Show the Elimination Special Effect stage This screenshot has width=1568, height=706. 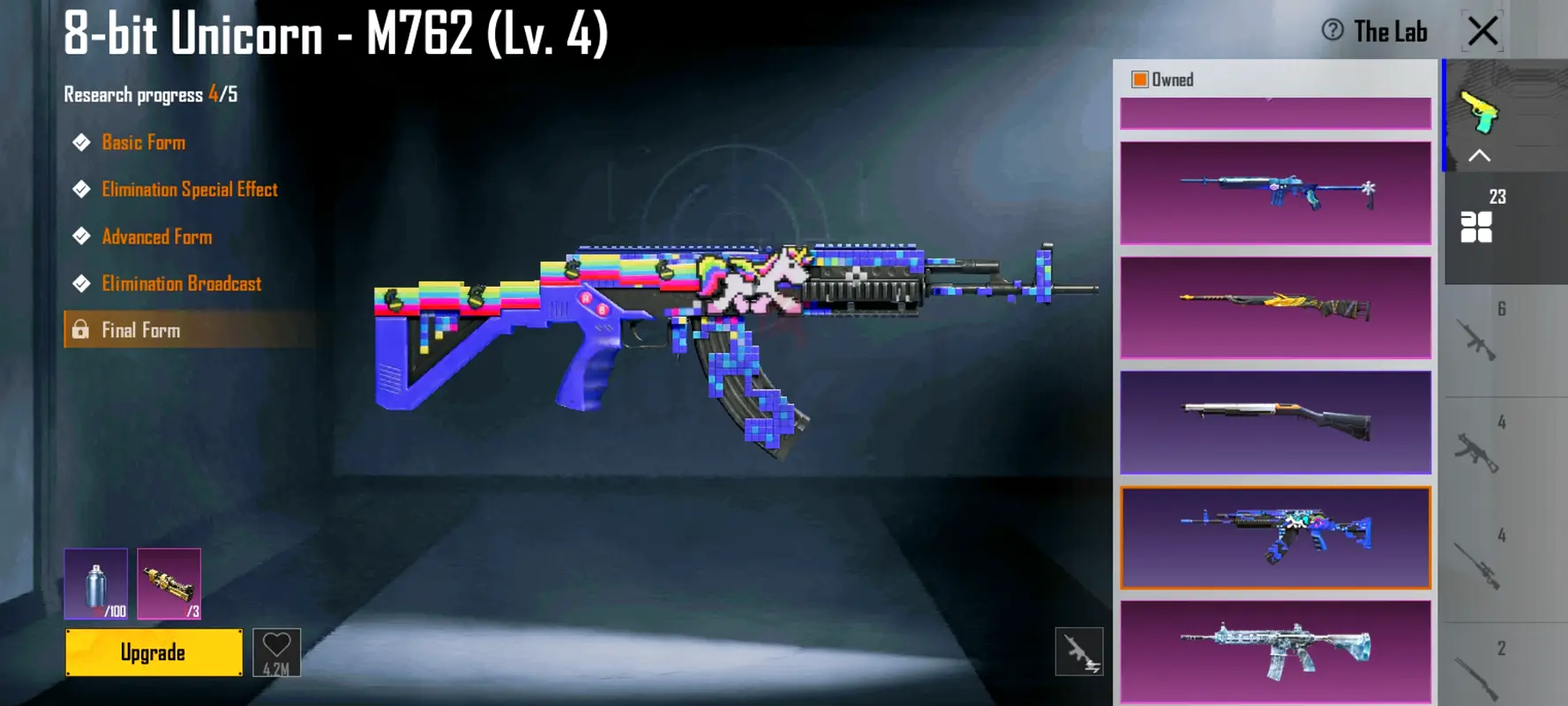tap(189, 190)
